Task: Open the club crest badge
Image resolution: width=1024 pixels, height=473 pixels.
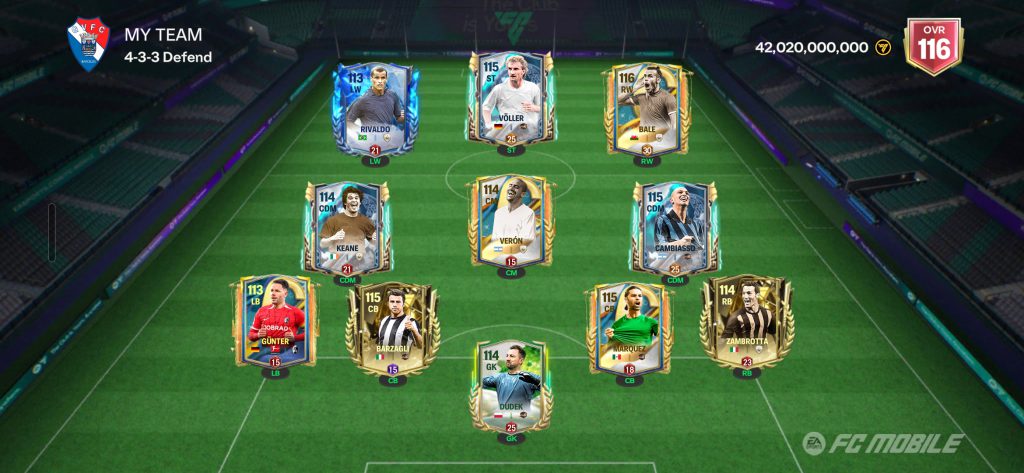Action: pos(87,45)
